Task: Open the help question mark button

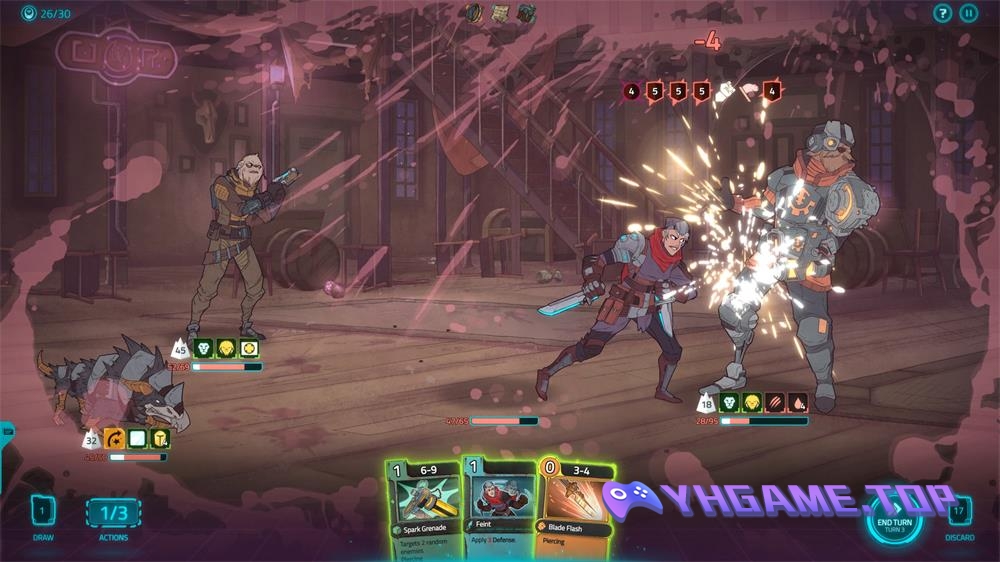Action: pos(942,13)
